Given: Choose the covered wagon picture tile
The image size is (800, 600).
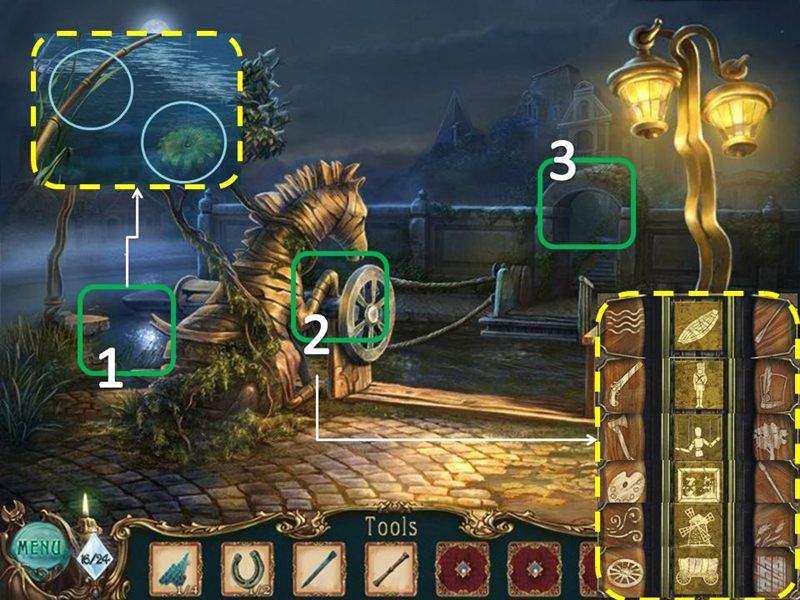Looking at the screenshot, I should click(x=699, y=573).
